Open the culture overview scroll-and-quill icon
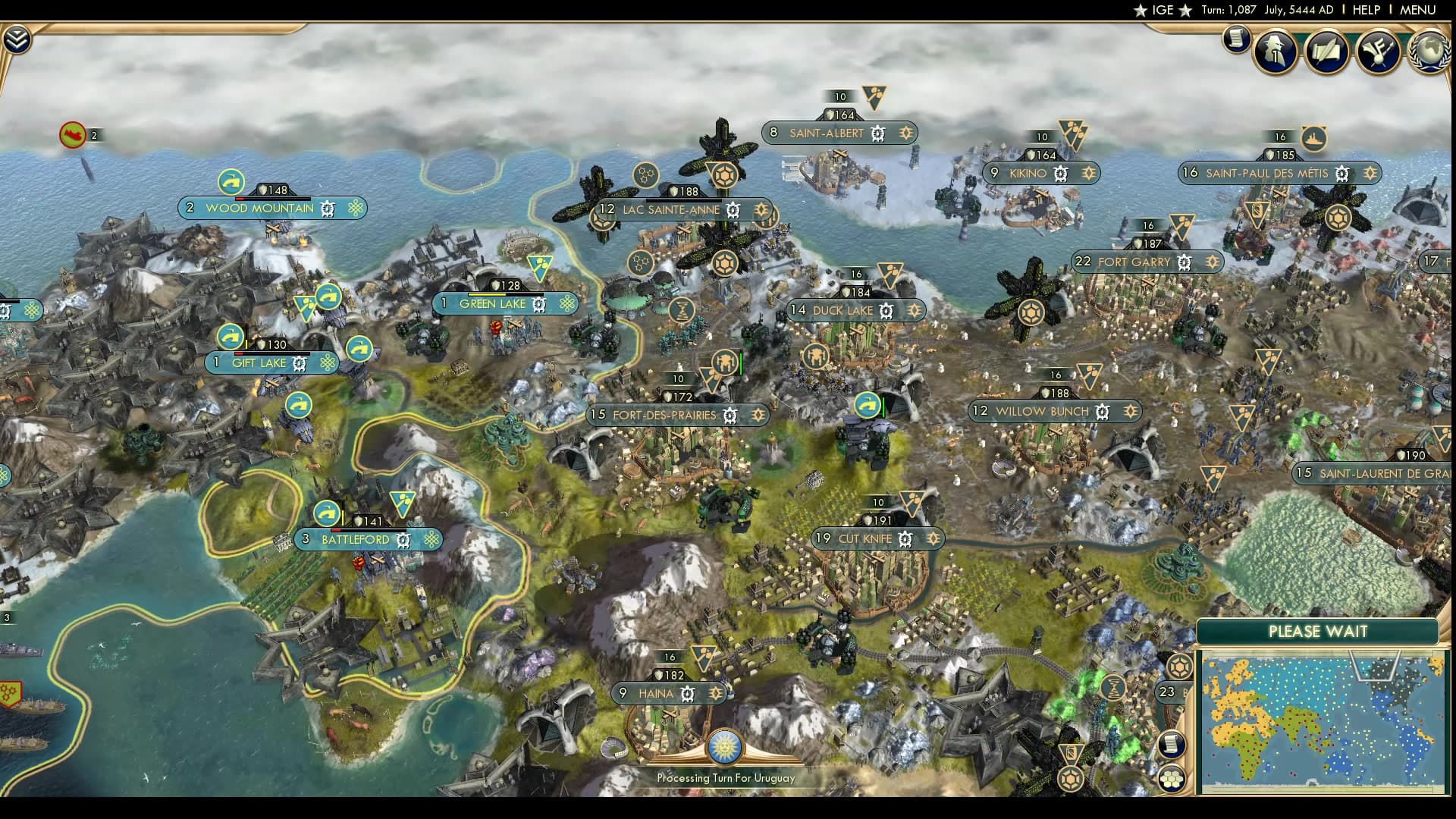Screen dimensions: 1456x819 1327,51
